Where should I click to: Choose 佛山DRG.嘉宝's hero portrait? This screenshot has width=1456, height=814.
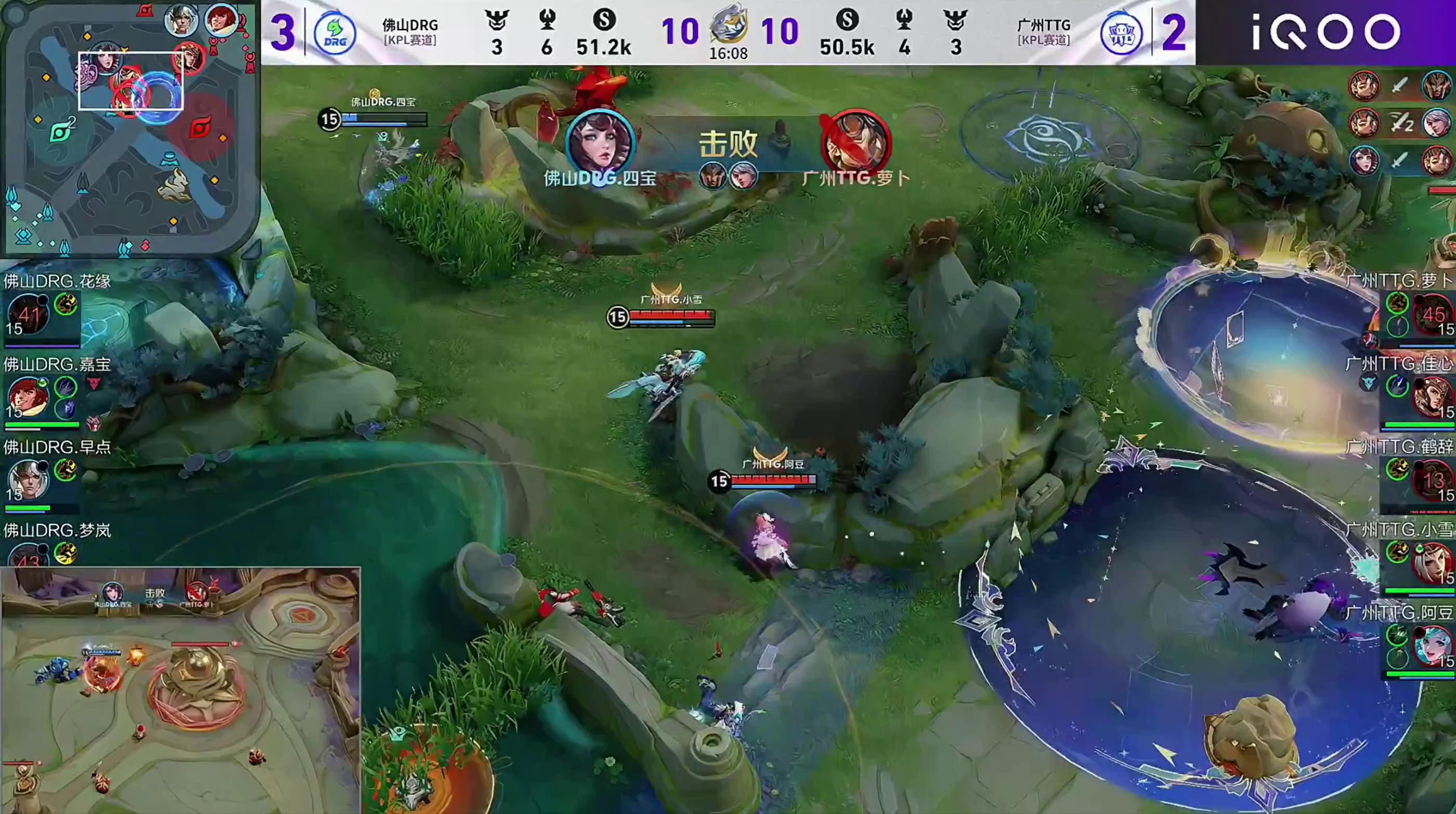tap(27, 397)
